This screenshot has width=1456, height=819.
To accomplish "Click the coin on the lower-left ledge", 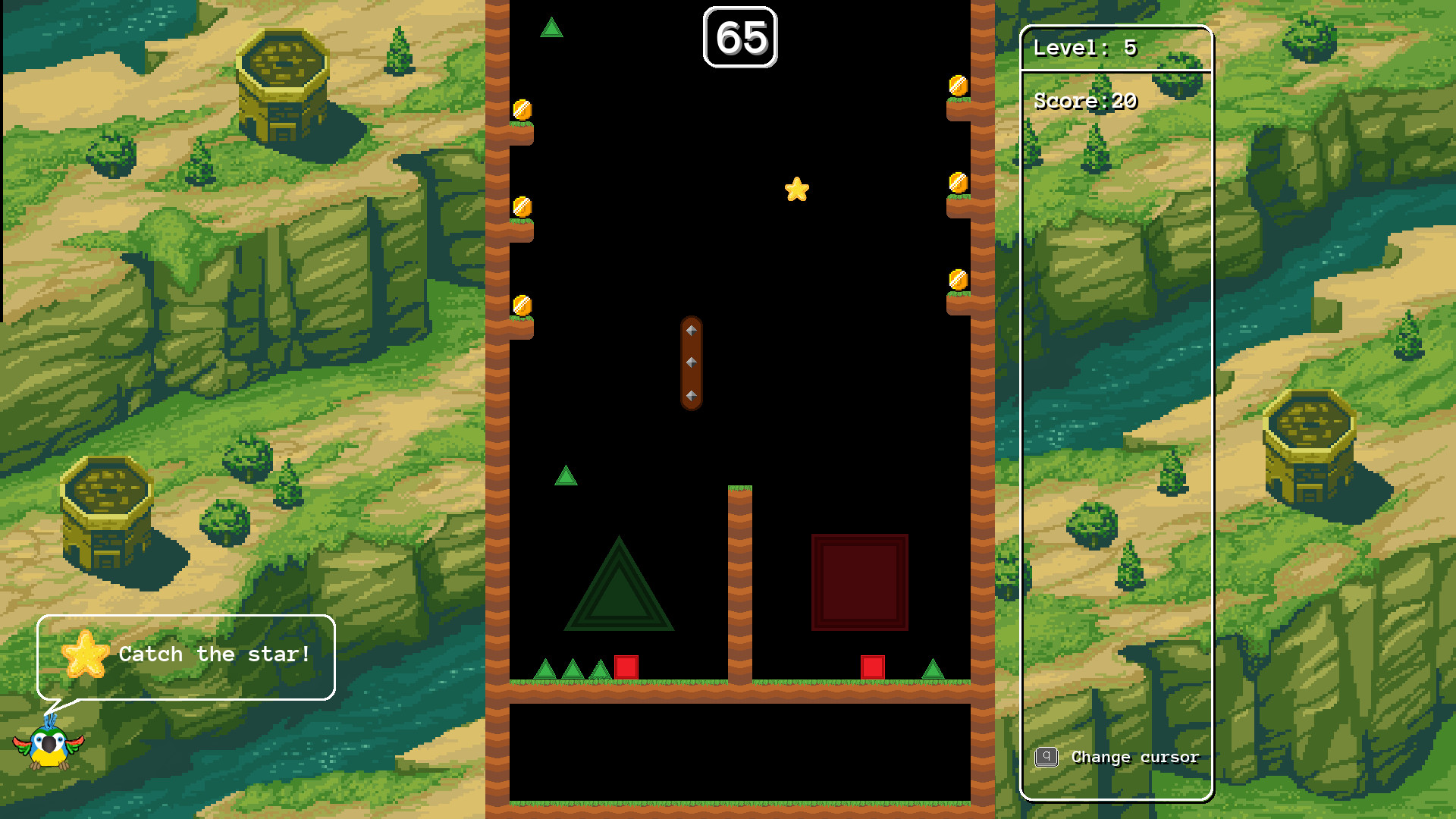I will 522,303.
